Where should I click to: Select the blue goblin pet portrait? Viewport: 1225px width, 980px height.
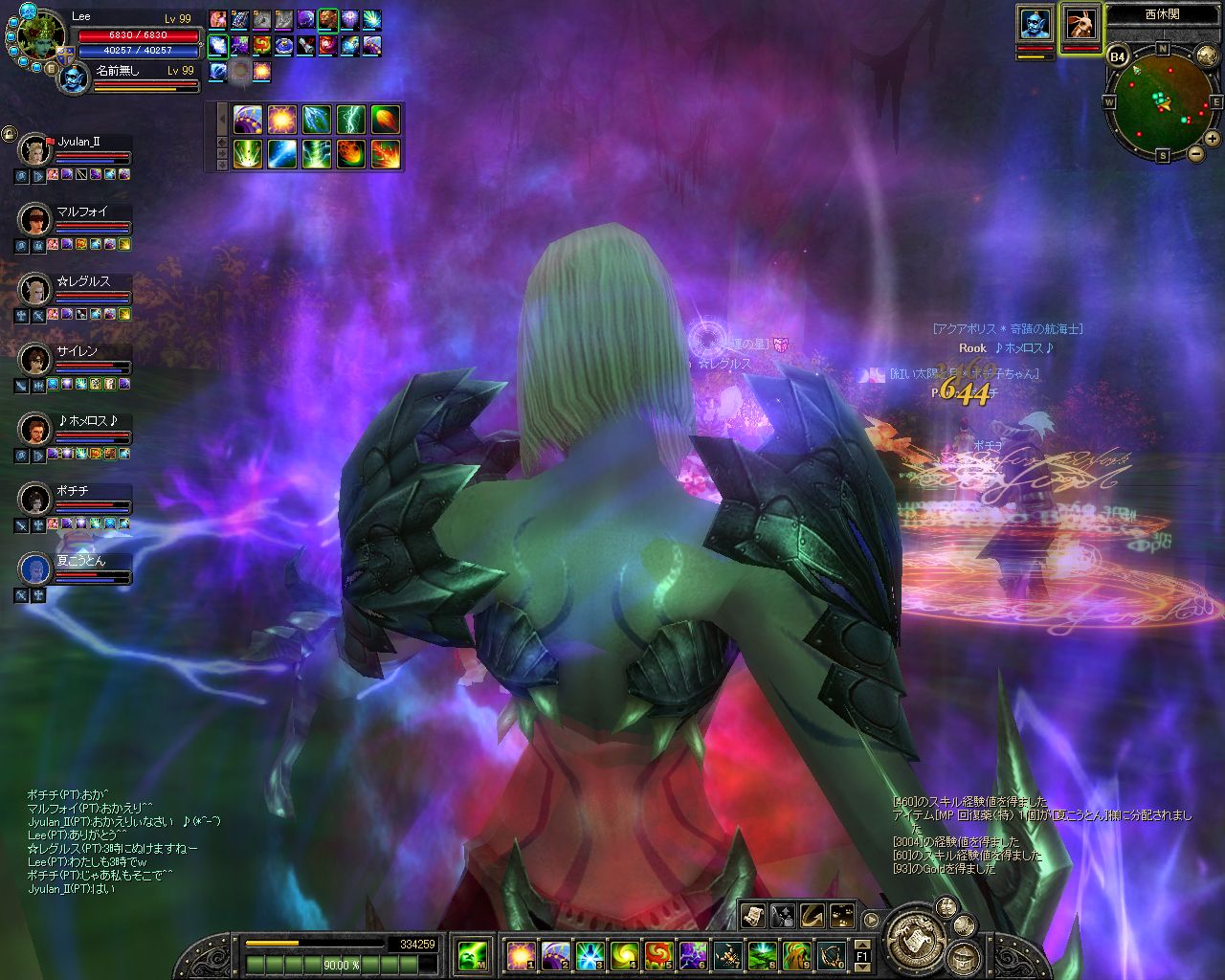[1035, 23]
